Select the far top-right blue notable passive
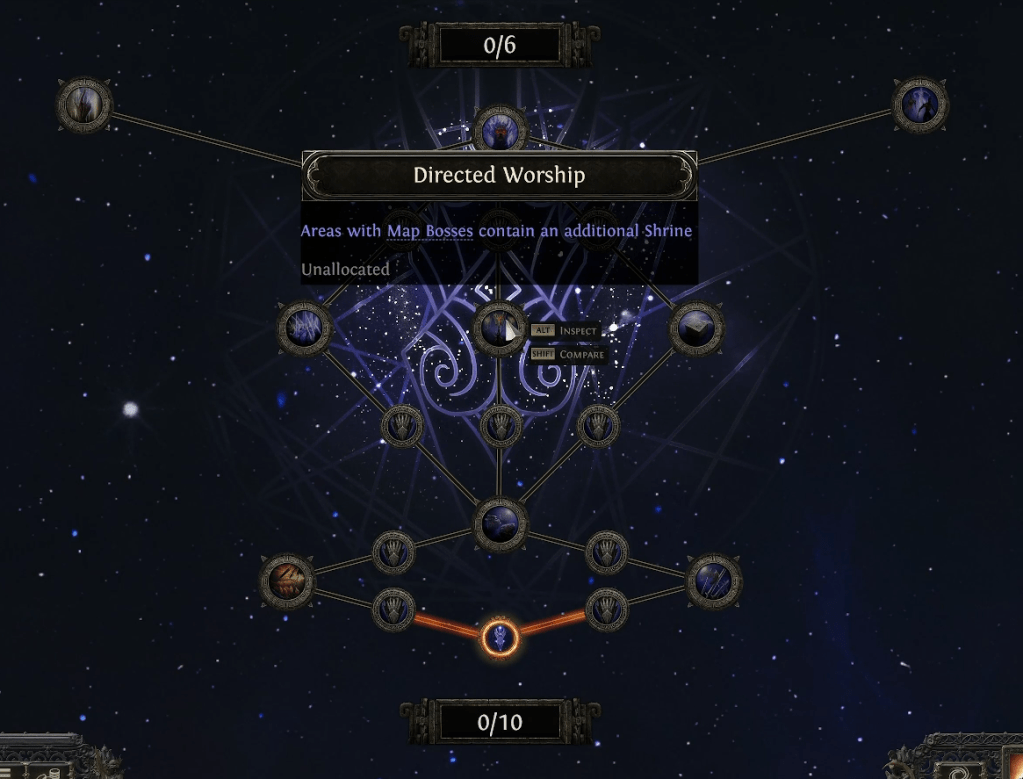Viewport: 1023px width, 779px height. pyautogui.click(x=920, y=104)
